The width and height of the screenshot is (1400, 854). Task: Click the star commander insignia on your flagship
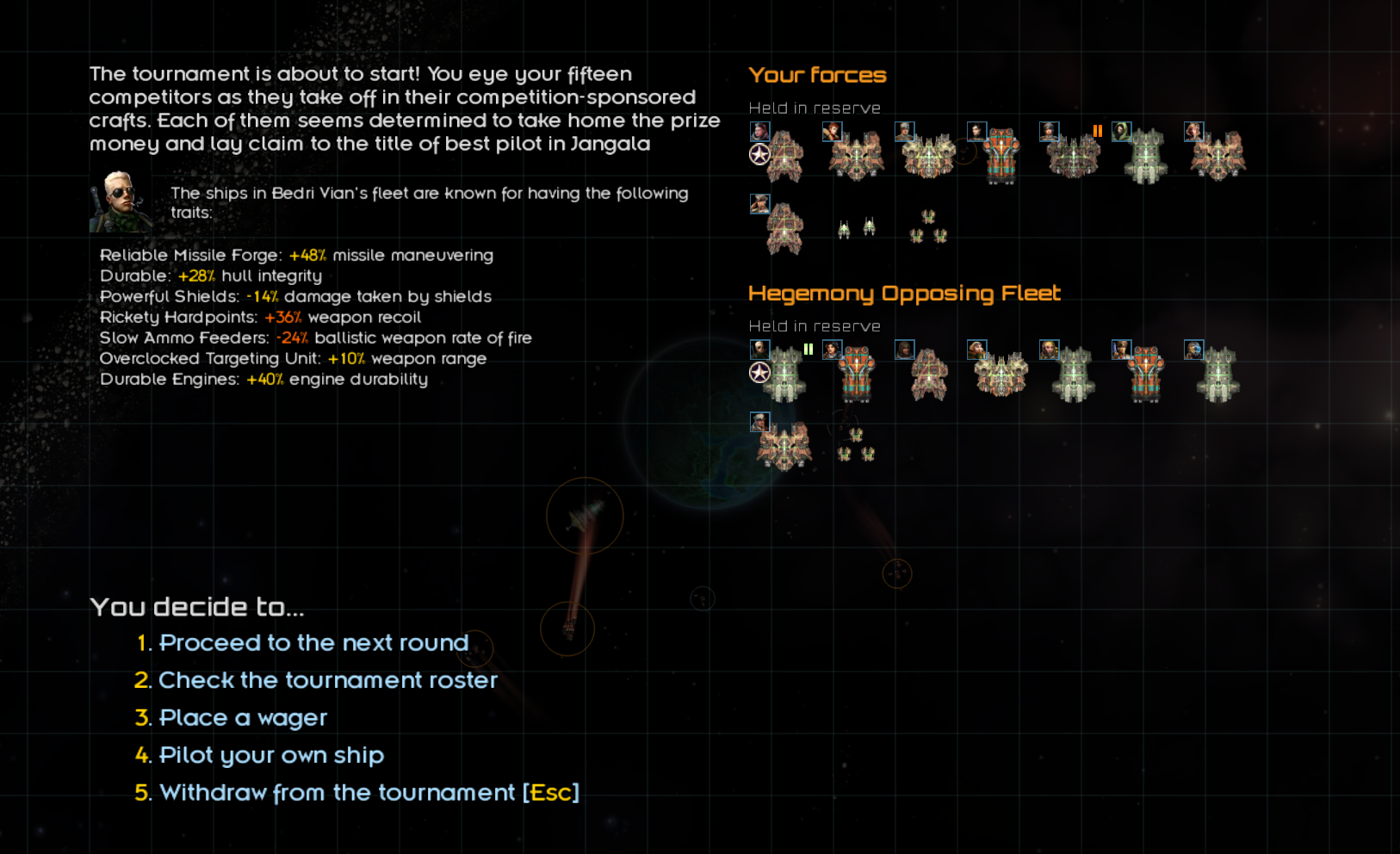758,152
